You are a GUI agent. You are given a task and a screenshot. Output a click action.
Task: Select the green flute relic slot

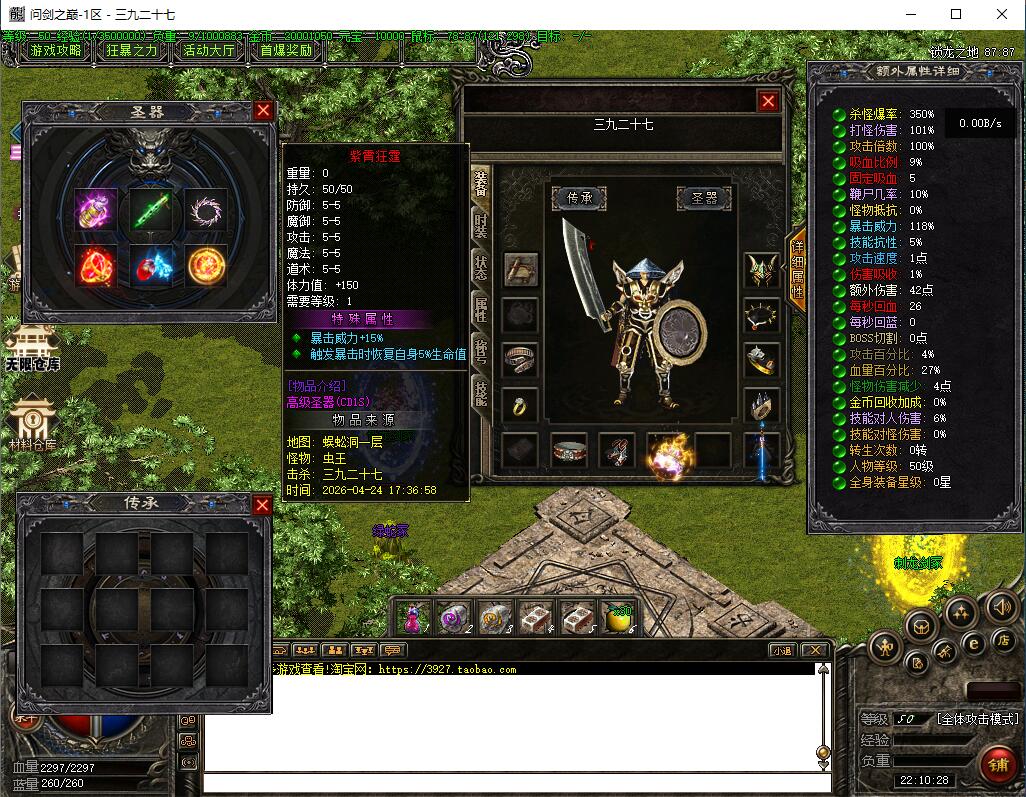pos(152,210)
